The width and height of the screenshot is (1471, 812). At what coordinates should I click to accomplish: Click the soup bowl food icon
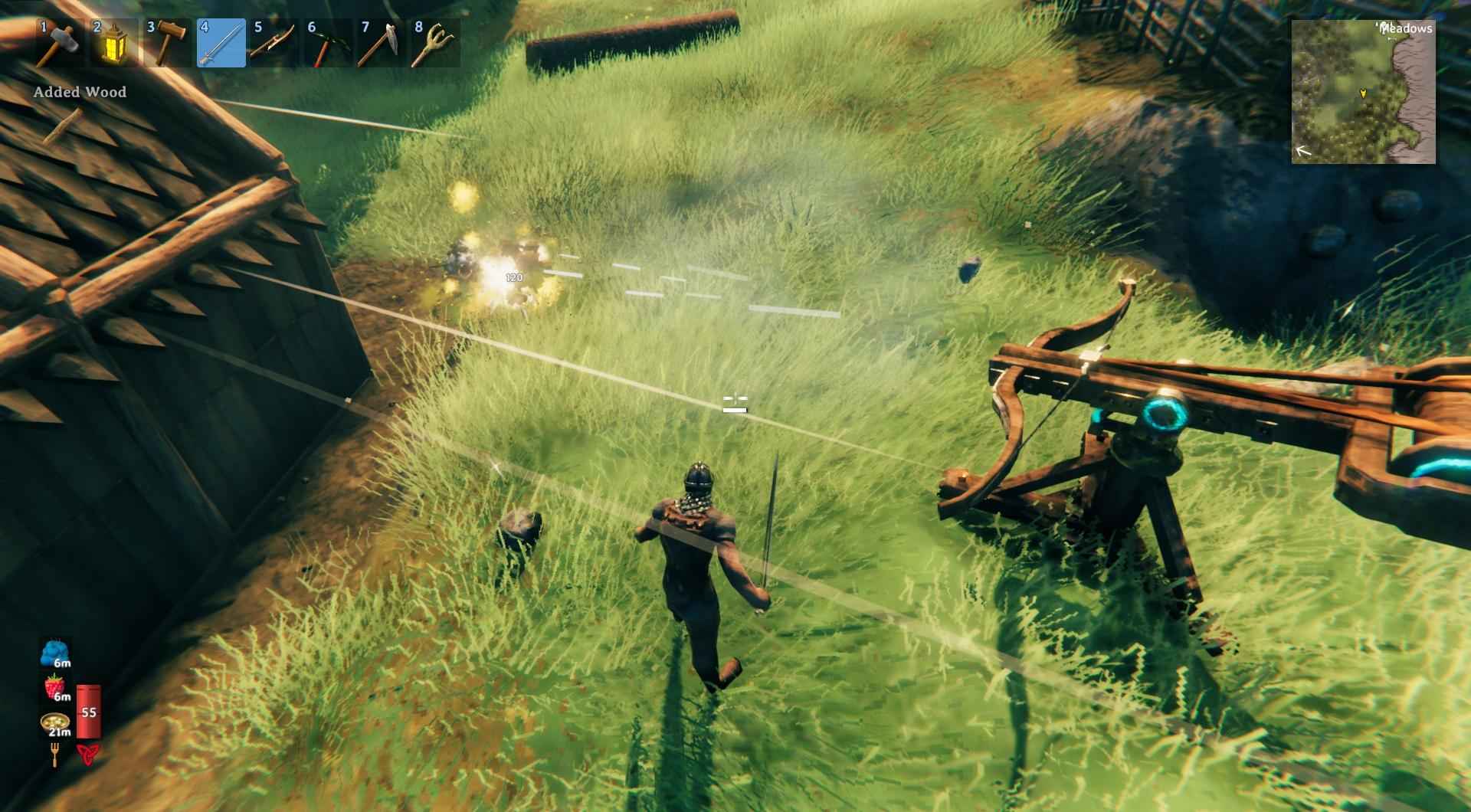click(54, 722)
